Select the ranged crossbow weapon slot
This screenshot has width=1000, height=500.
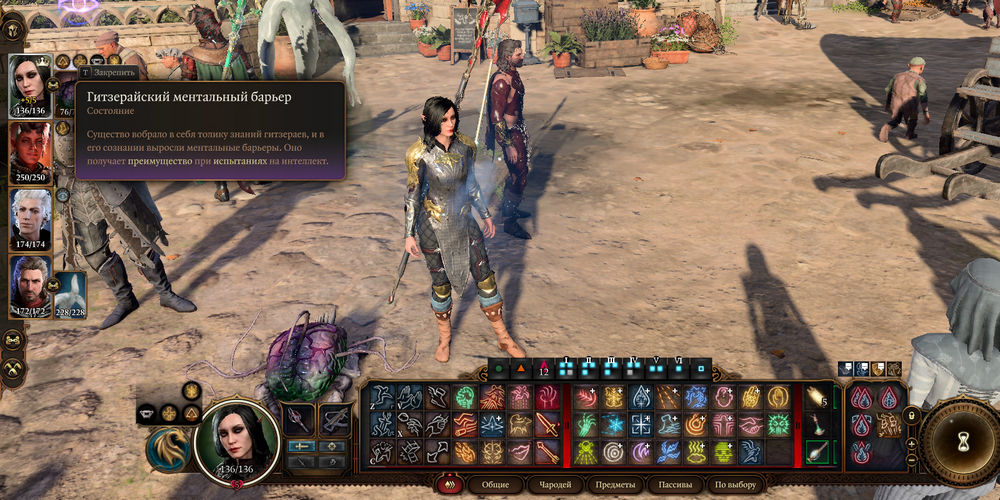click(x=335, y=419)
